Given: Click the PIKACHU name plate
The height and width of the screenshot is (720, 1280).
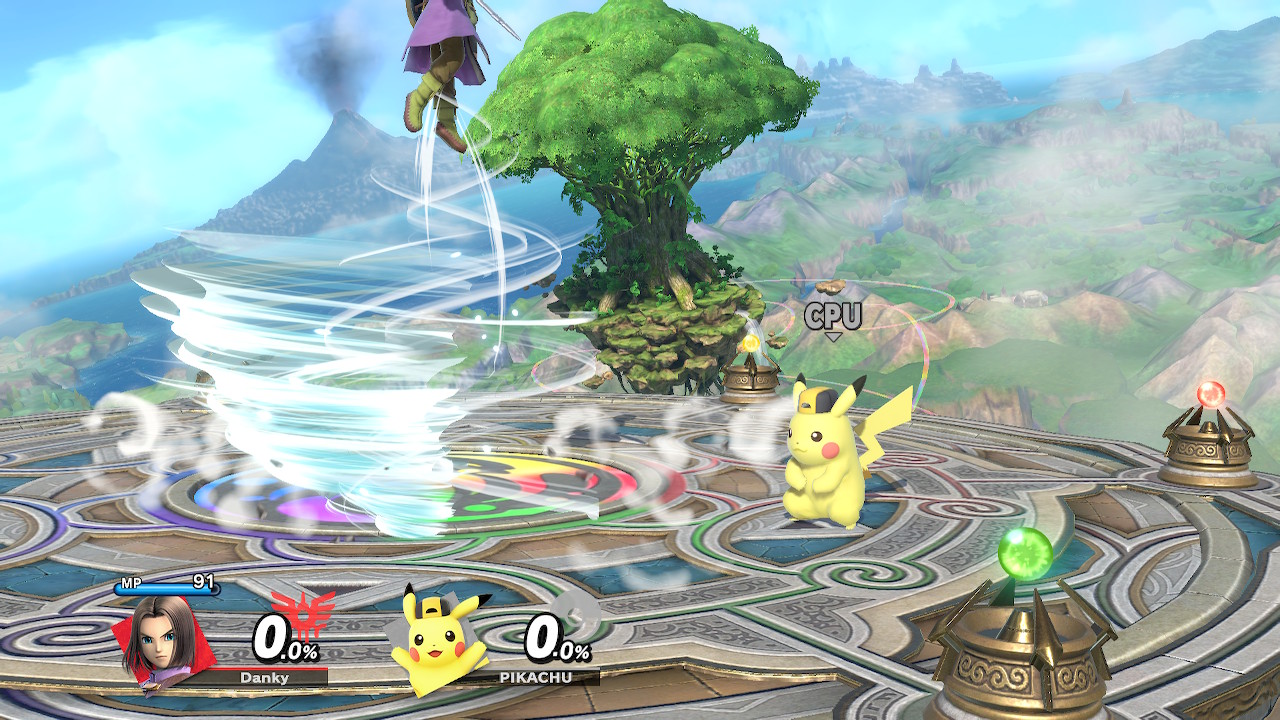Looking at the screenshot, I should (x=542, y=677).
